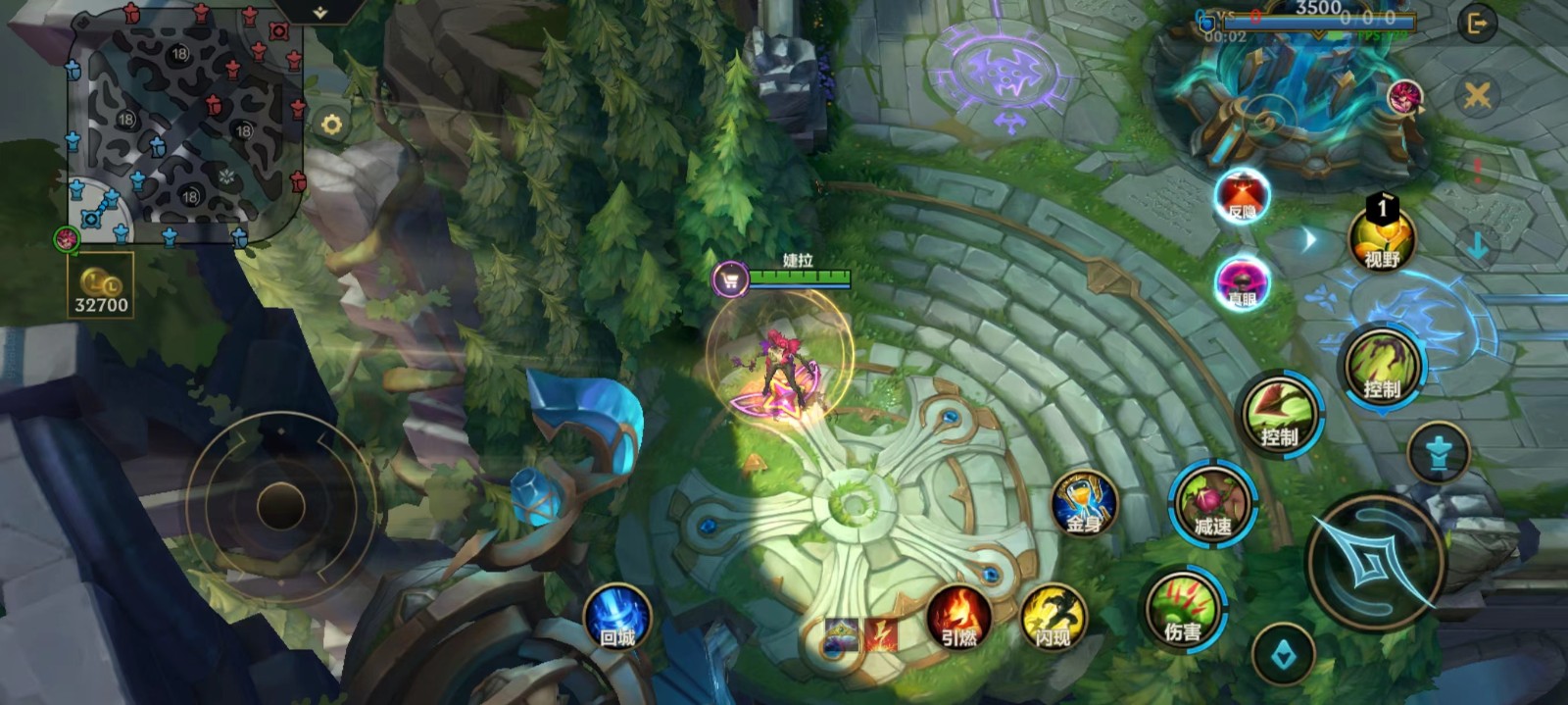The width and height of the screenshot is (1568, 705).
Task: Tap the crossed-swords ping button
Action: pyautogui.click(x=1477, y=95)
